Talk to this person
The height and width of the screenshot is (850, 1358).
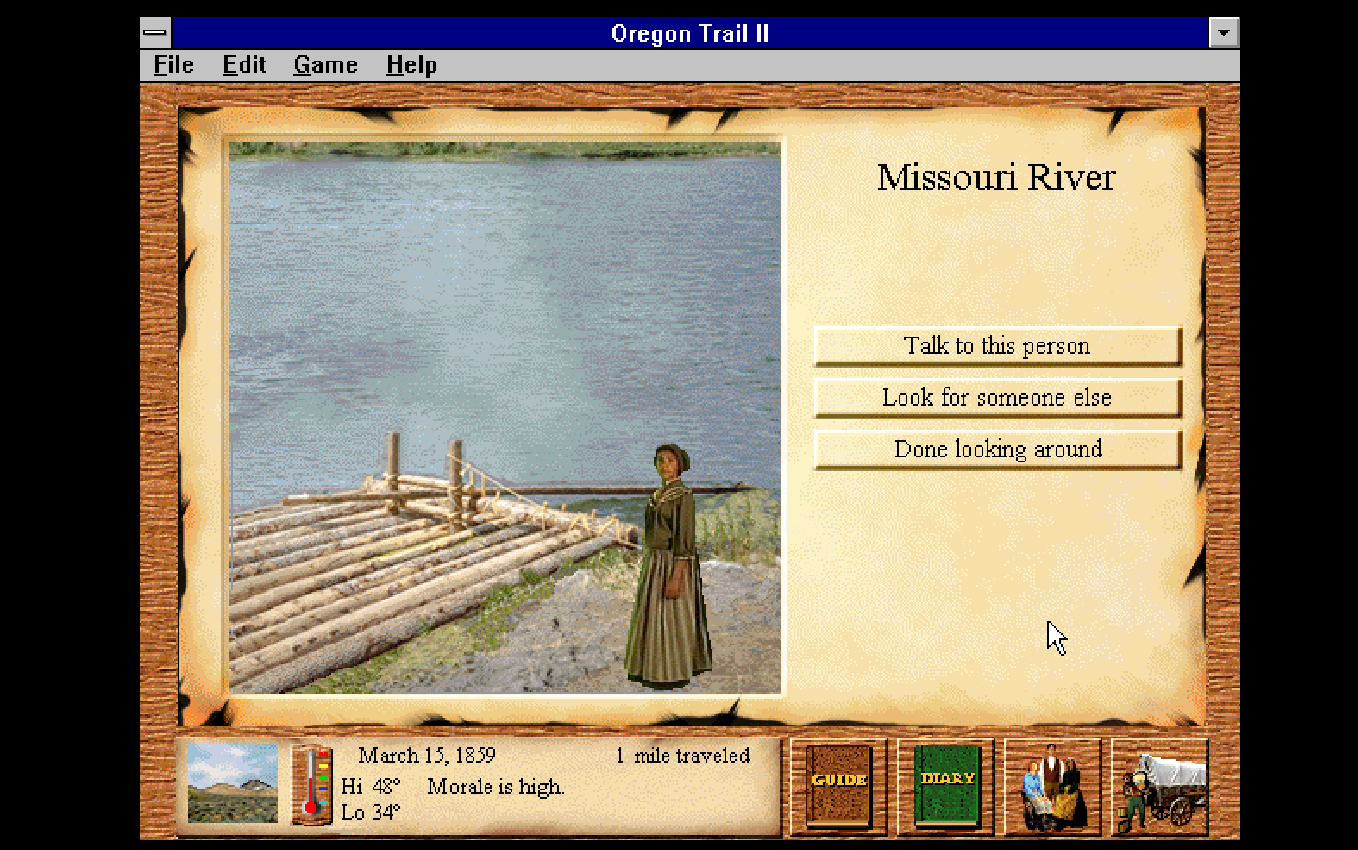tap(997, 346)
